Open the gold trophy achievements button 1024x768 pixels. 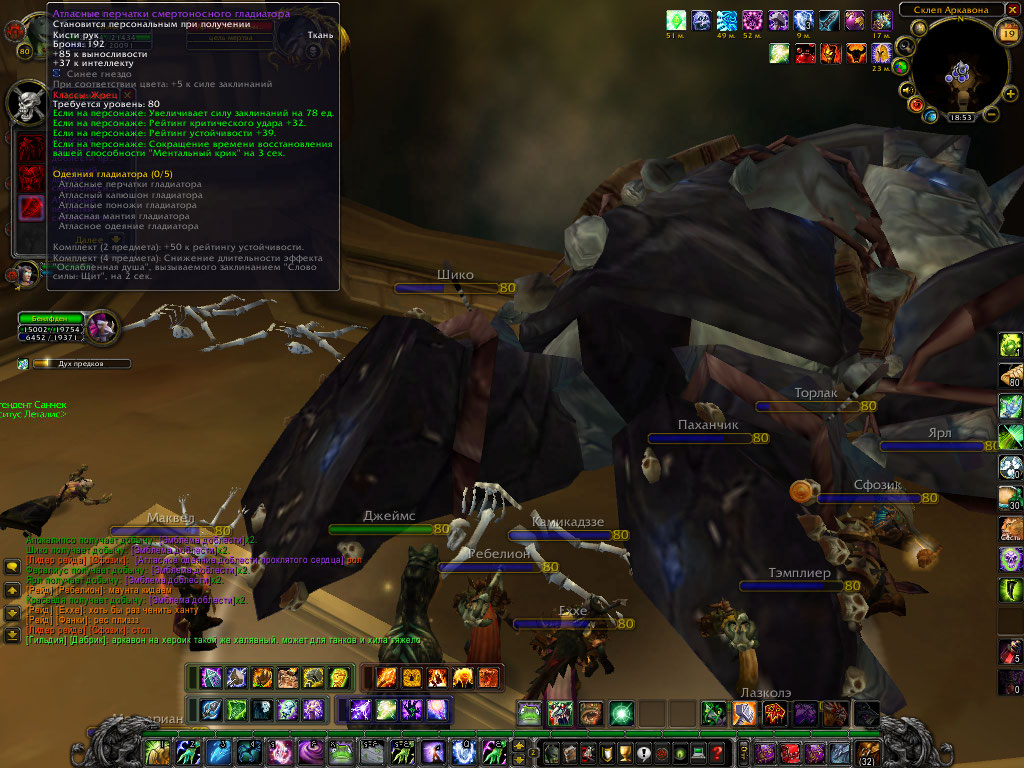pyautogui.click(x=623, y=753)
